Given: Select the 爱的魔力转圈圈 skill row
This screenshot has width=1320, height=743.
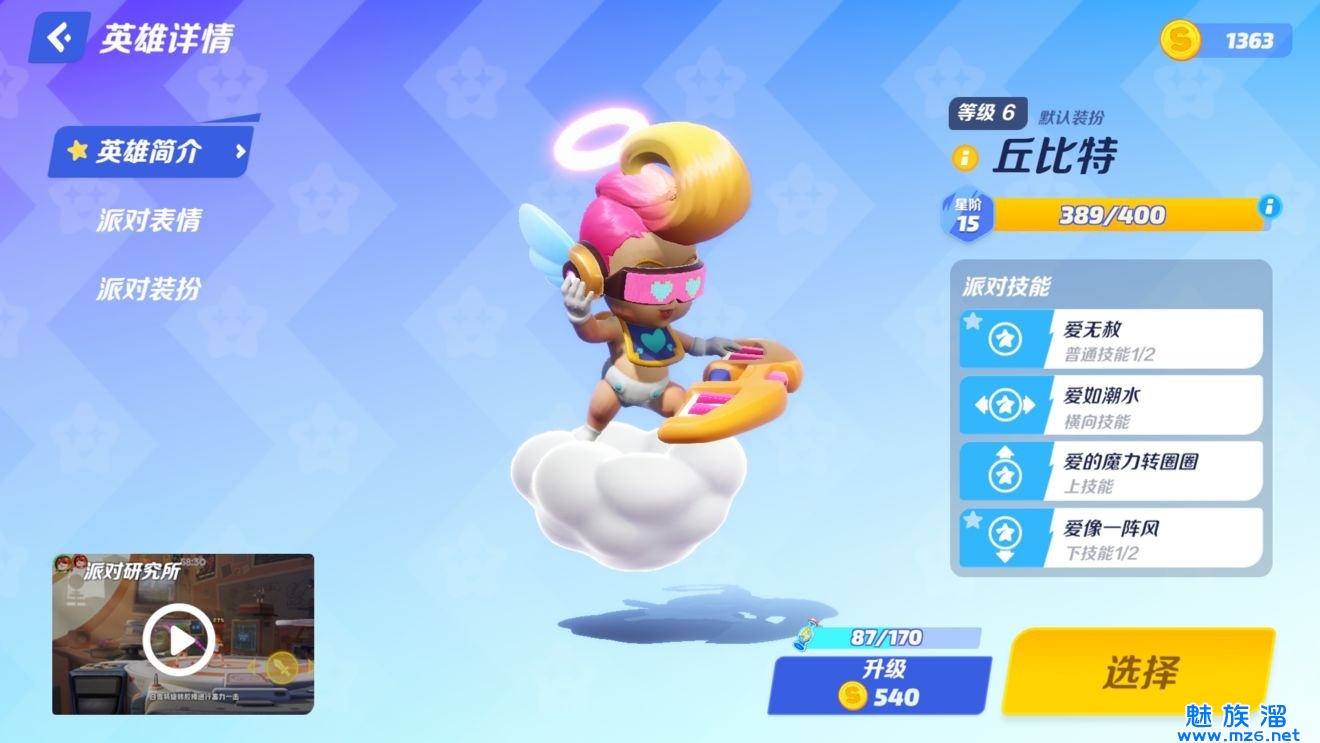Looking at the screenshot, I should (1110, 471).
